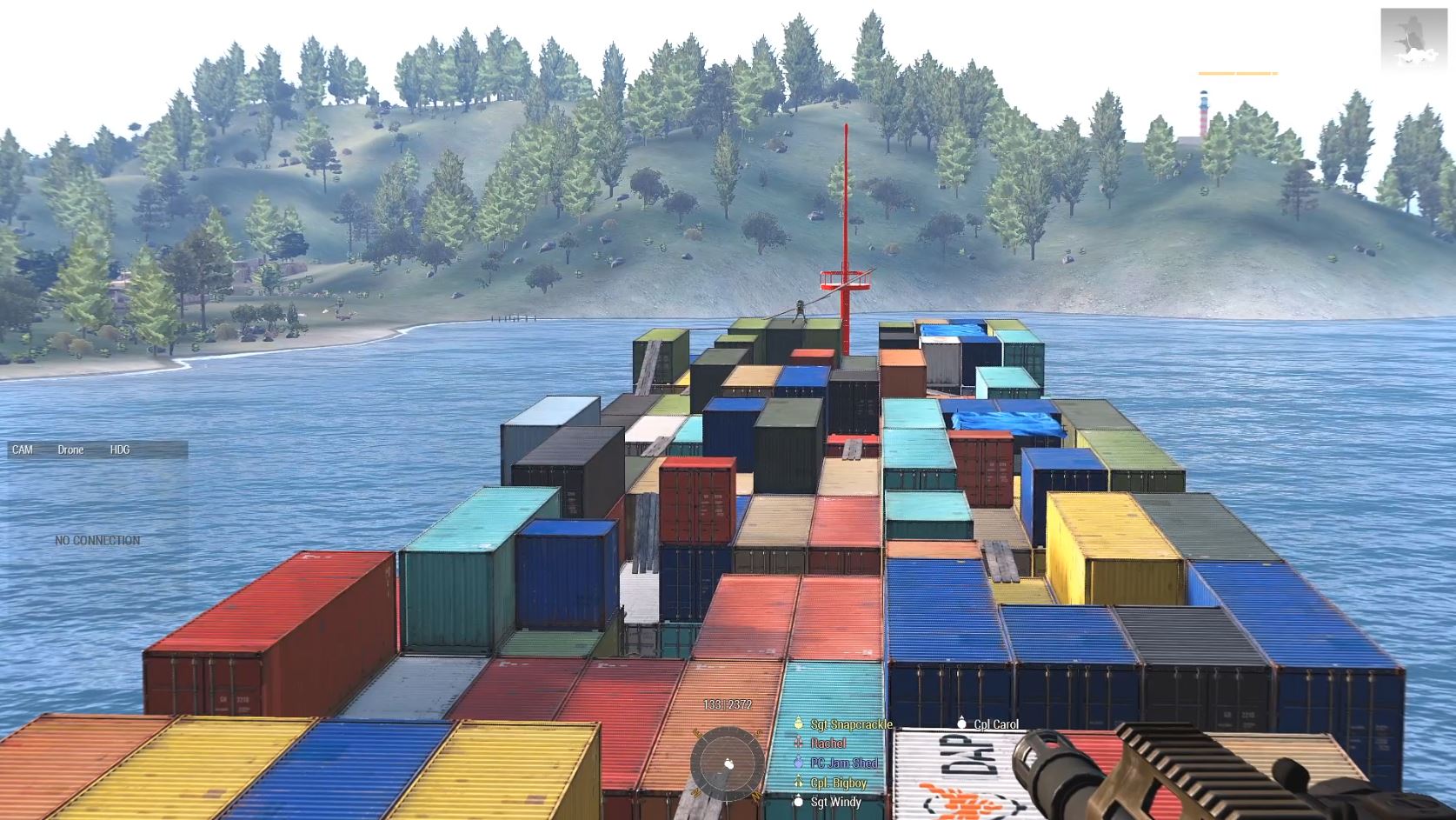The height and width of the screenshot is (820, 1456).
Task: Choose PC Jam Shed from squad list
Action: 843,763
